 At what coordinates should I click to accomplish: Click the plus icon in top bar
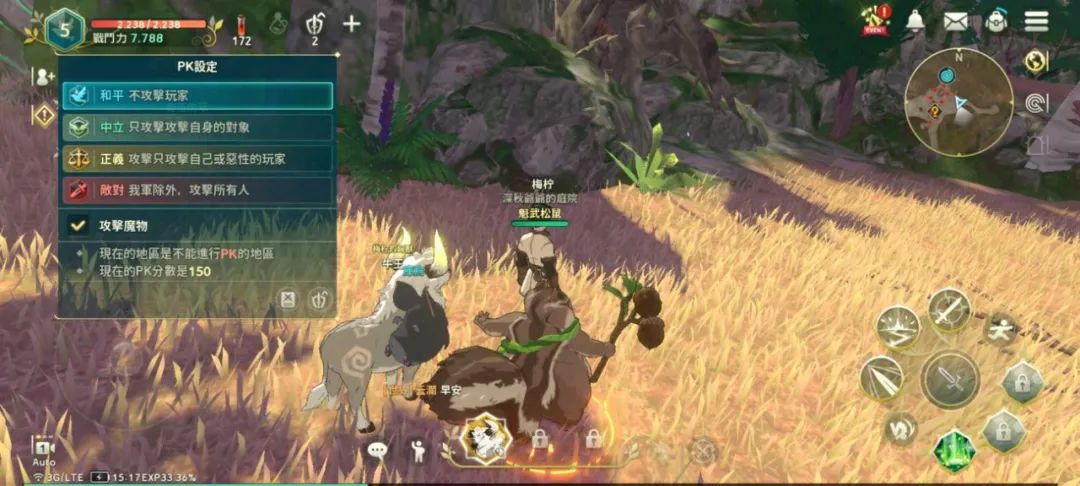coord(351,23)
